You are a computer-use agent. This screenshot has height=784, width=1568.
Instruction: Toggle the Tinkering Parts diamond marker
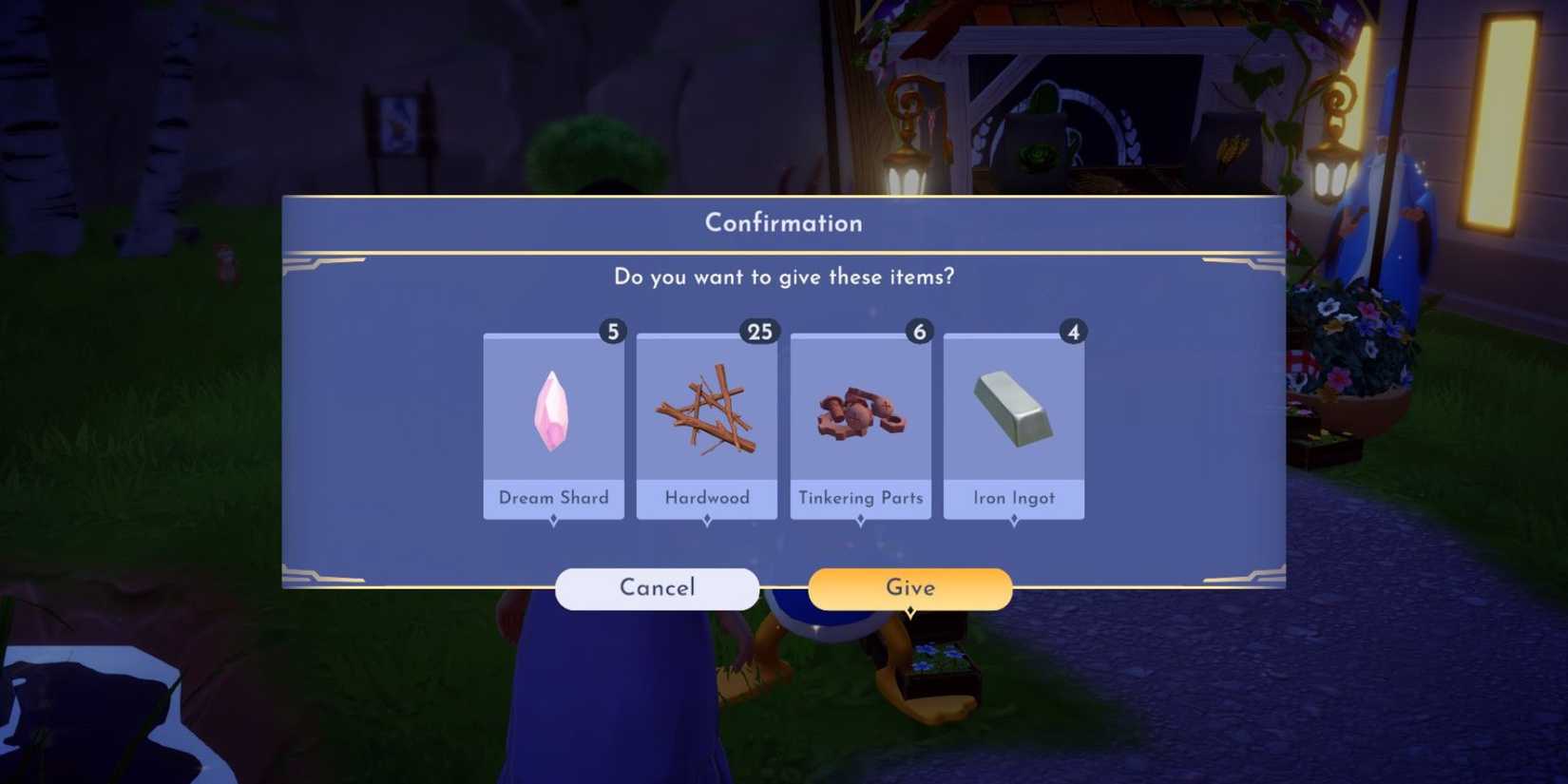pos(860,518)
